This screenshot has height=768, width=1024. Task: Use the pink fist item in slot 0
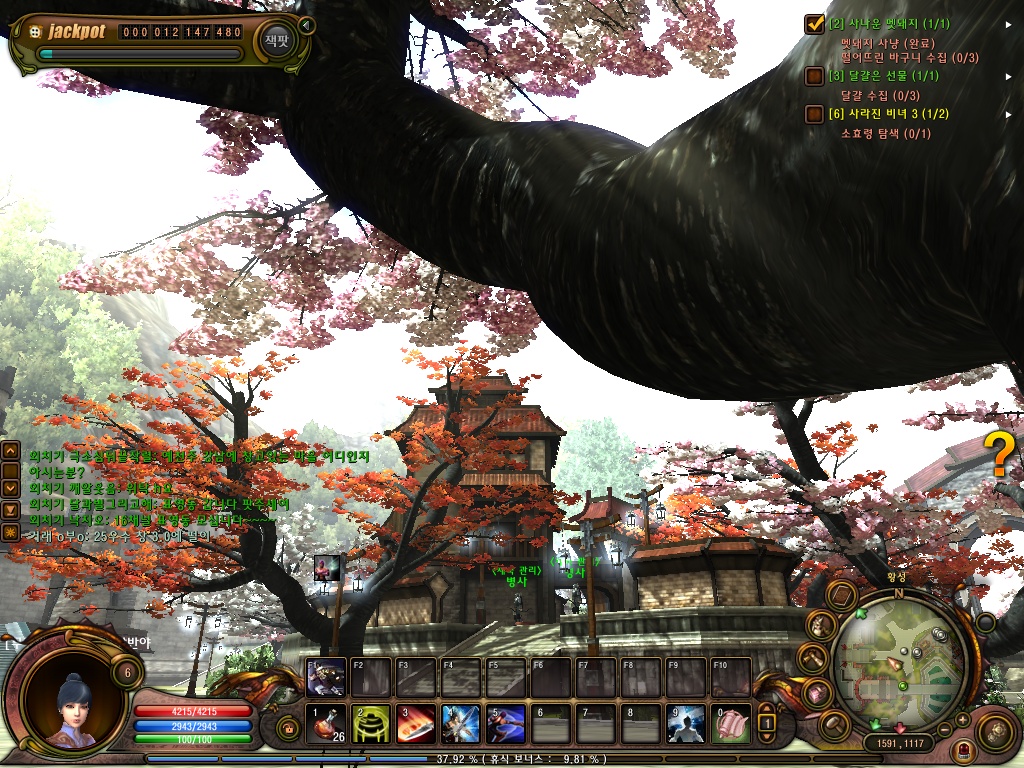click(x=731, y=723)
